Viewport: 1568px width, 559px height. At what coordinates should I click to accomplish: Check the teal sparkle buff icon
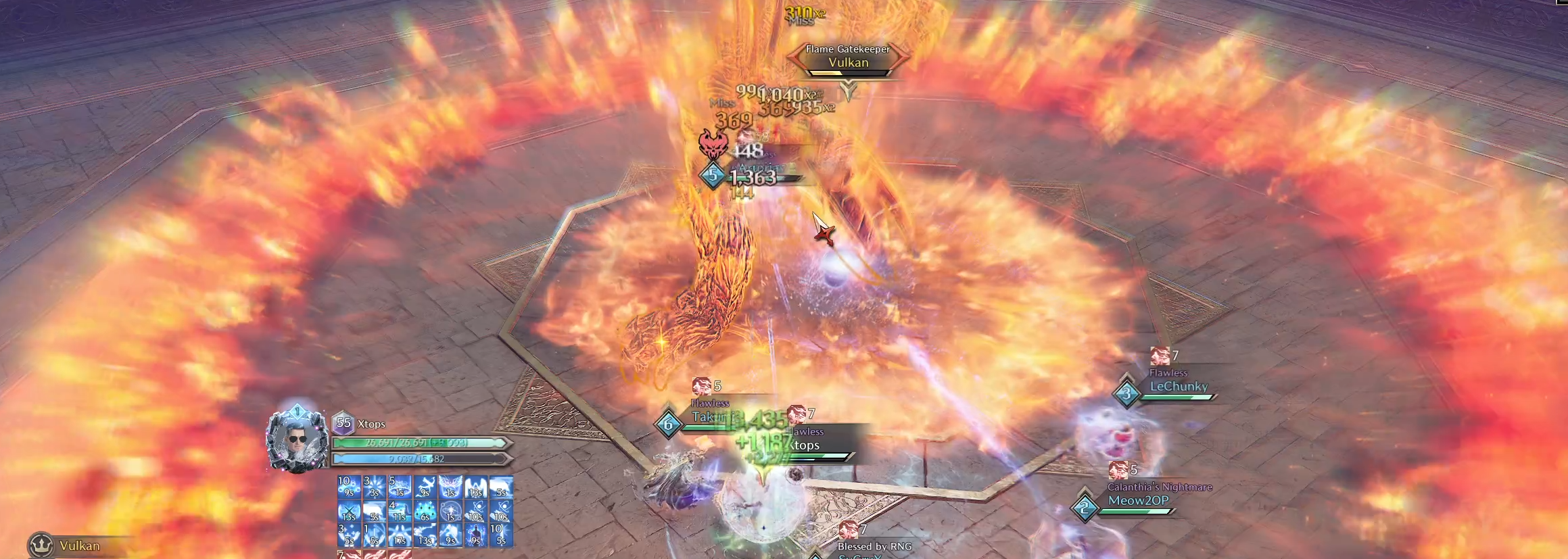[425, 512]
